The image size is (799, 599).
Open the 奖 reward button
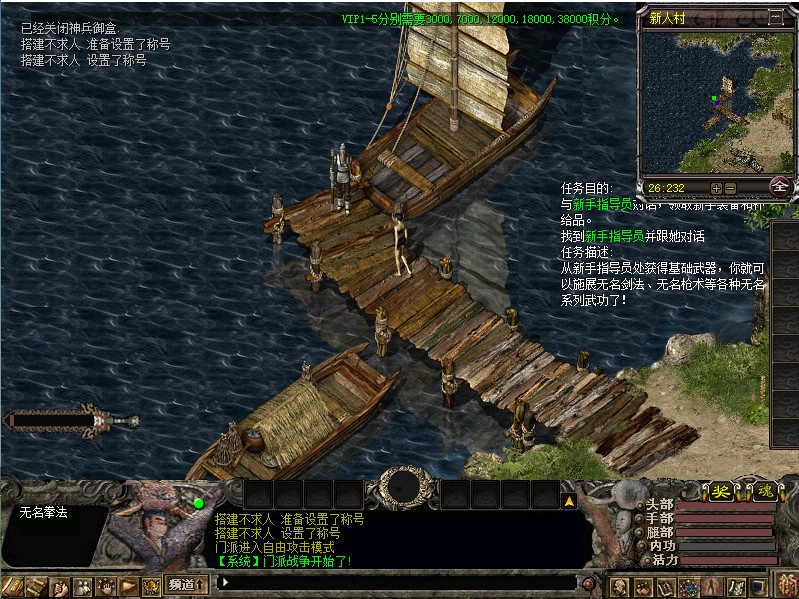720,492
